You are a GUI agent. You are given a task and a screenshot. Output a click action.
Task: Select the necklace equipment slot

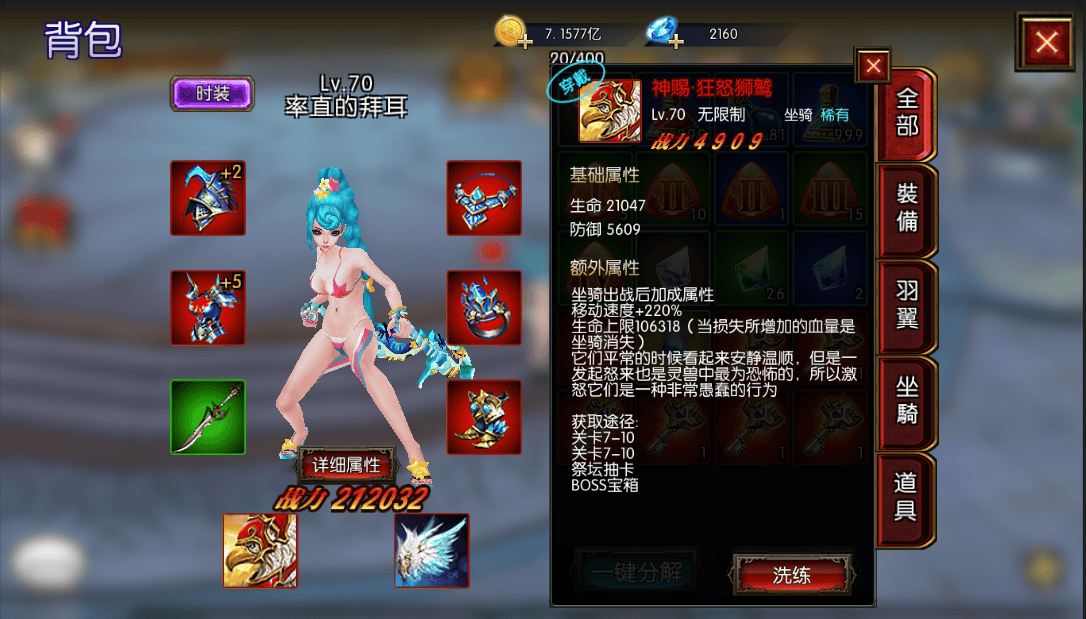coord(483,198)
